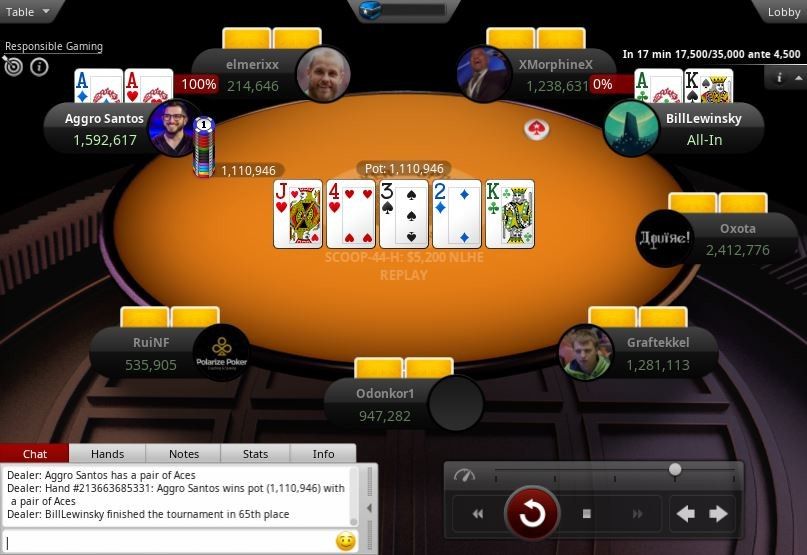This screenshot has height=555, width=807.
Task: Open Aggro Santos player avatar
Action: 172,130
